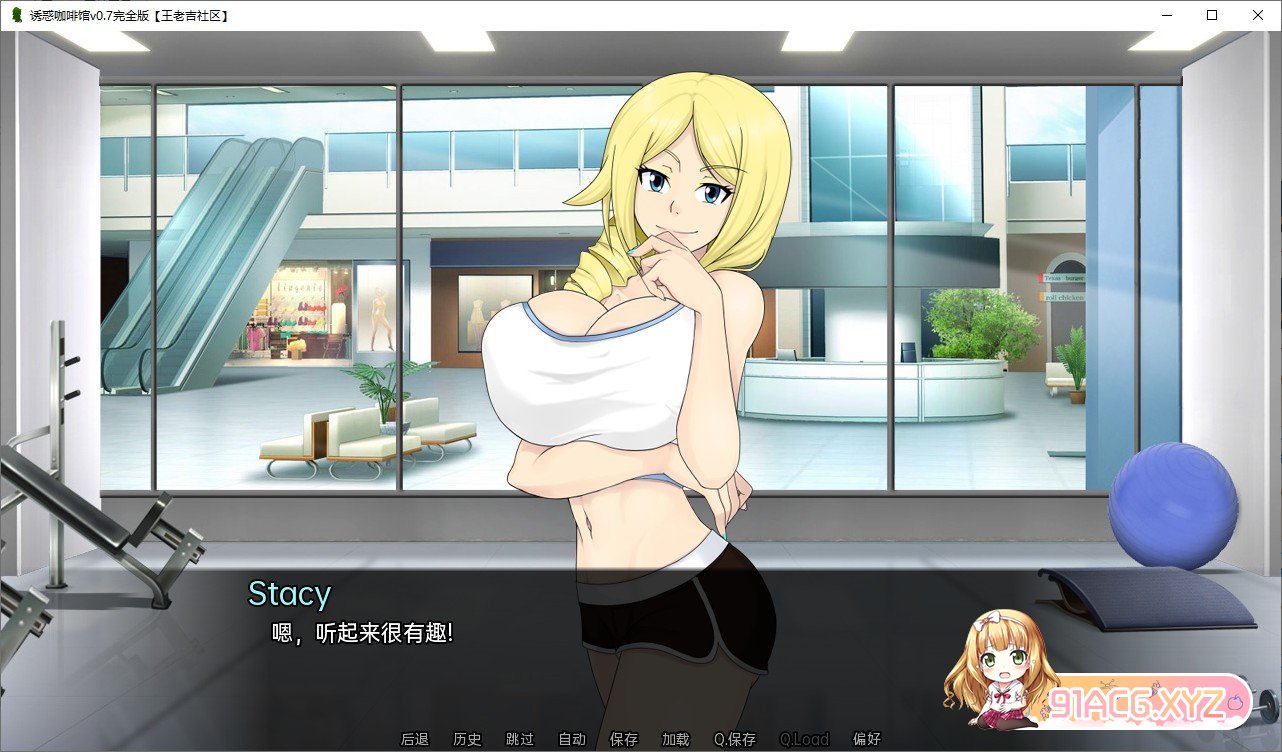
Task: Click the 后退 (back) button
Action: 415,739
